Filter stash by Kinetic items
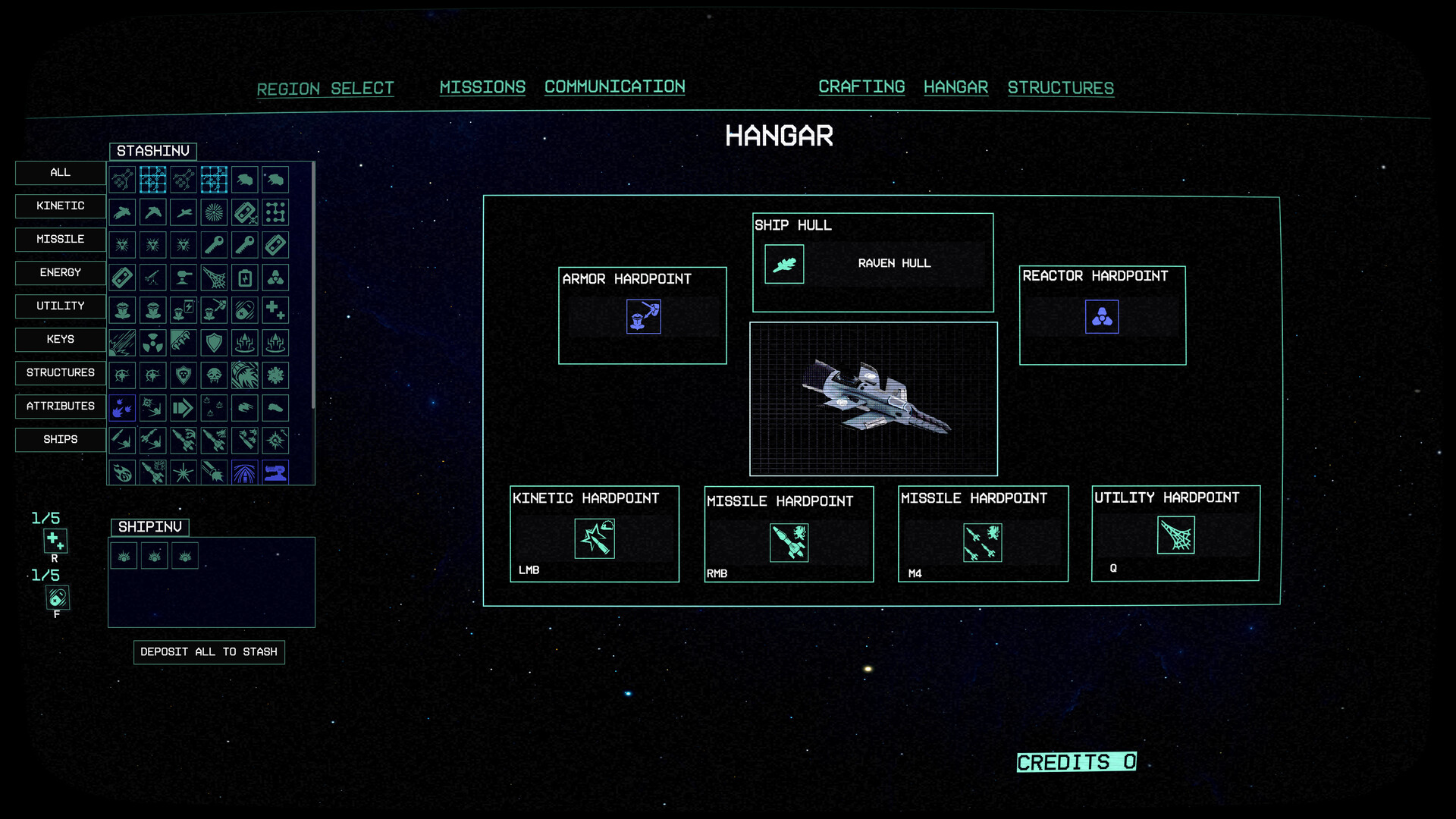 click(x=61, y=206)
